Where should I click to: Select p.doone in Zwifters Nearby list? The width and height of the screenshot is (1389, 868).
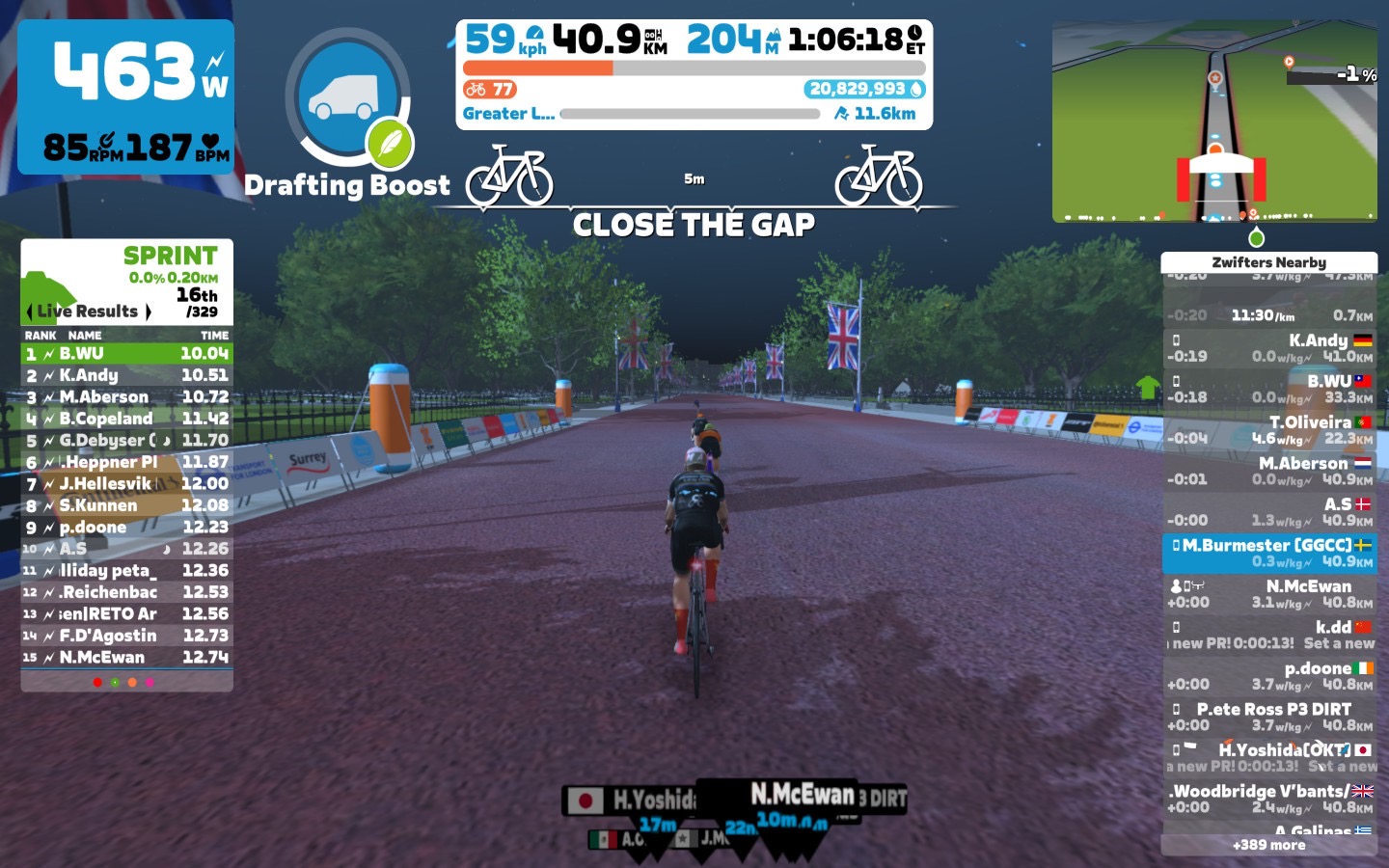[1269, 676]
